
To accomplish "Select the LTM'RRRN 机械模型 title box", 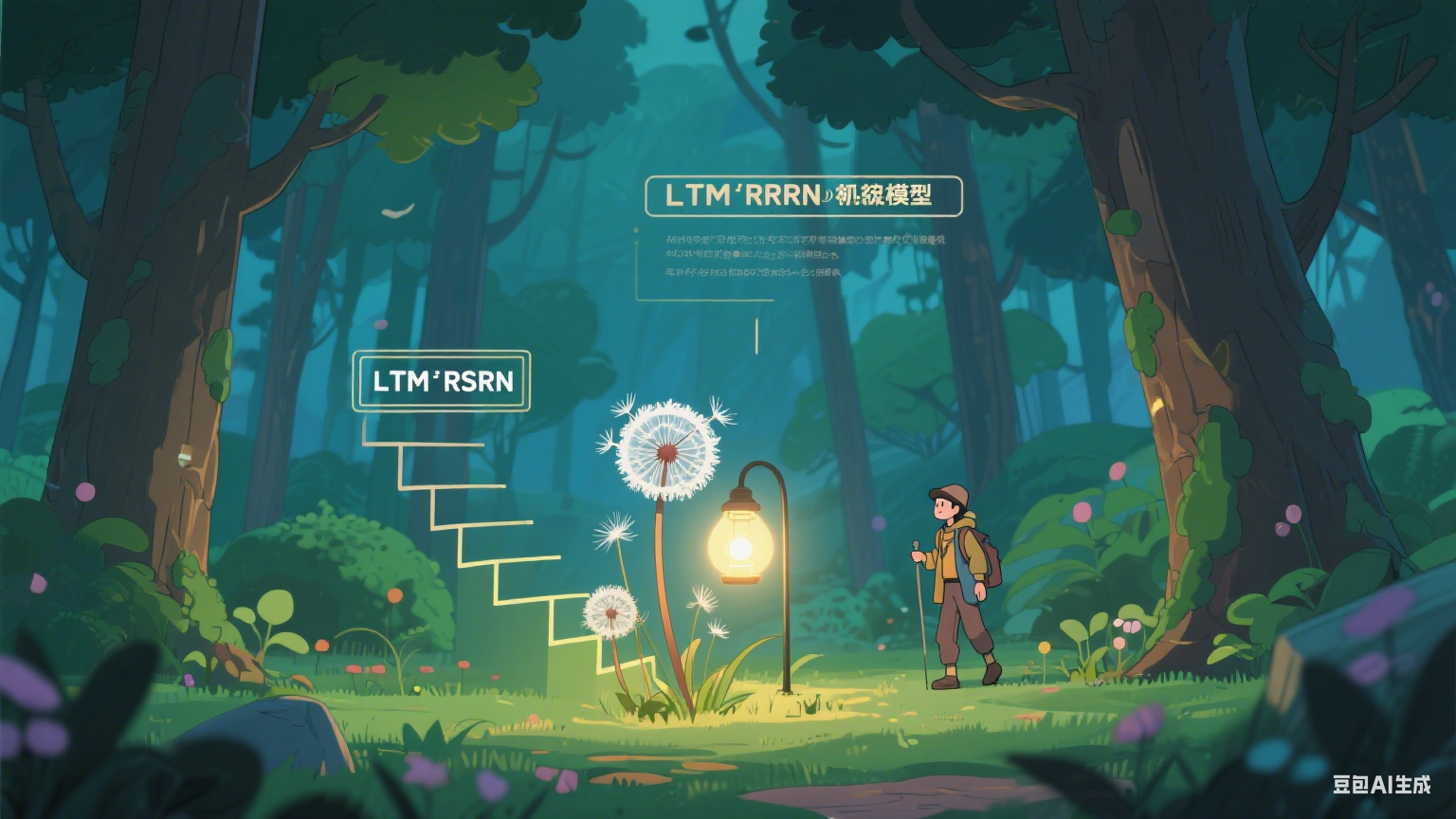I will point(803,196).
